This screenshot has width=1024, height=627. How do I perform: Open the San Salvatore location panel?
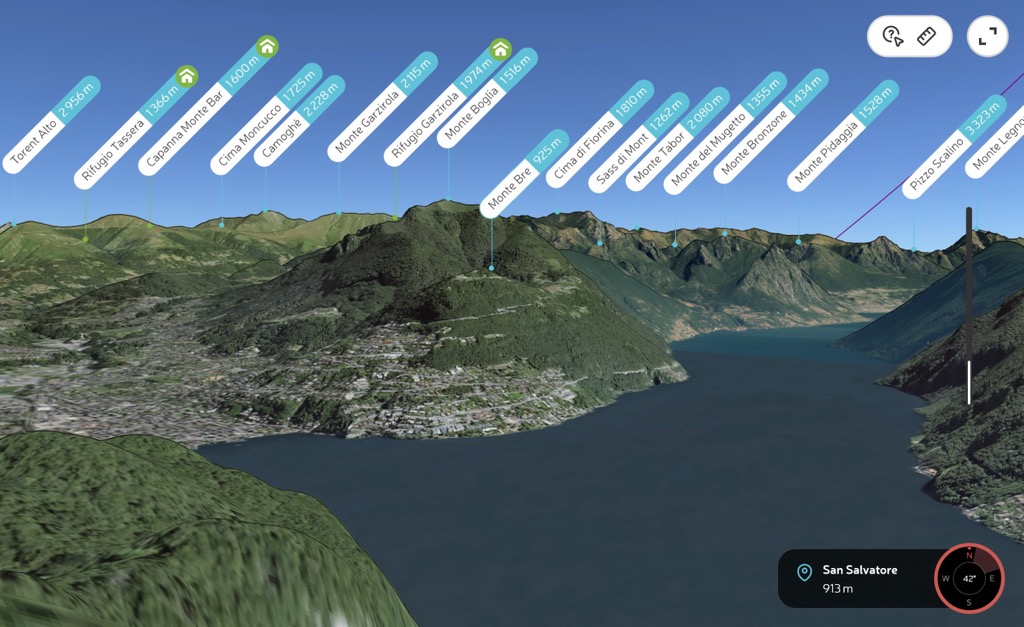pyautogui.click(x=855, y=578)
